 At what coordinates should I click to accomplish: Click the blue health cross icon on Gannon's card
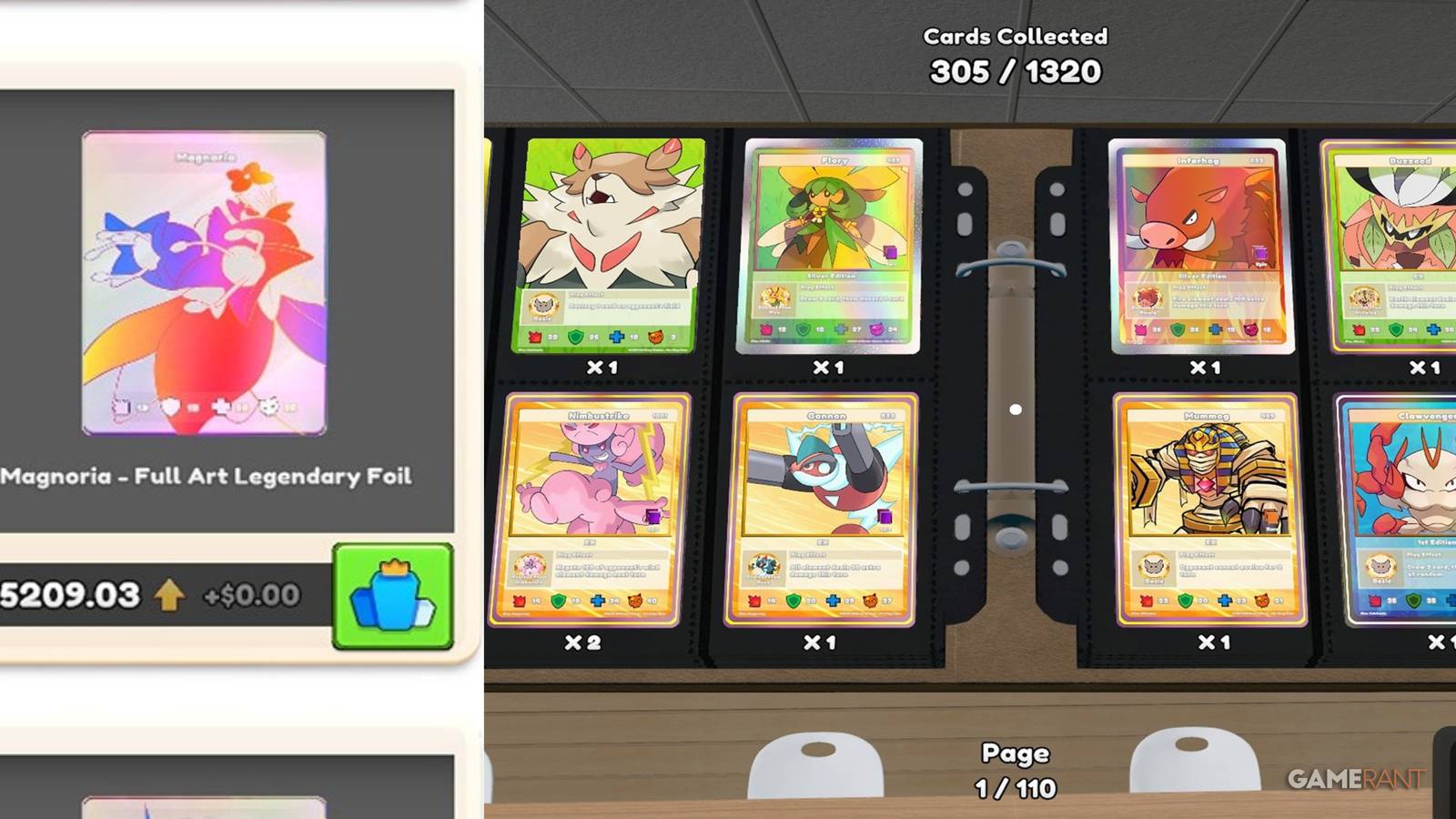point(834,601)
